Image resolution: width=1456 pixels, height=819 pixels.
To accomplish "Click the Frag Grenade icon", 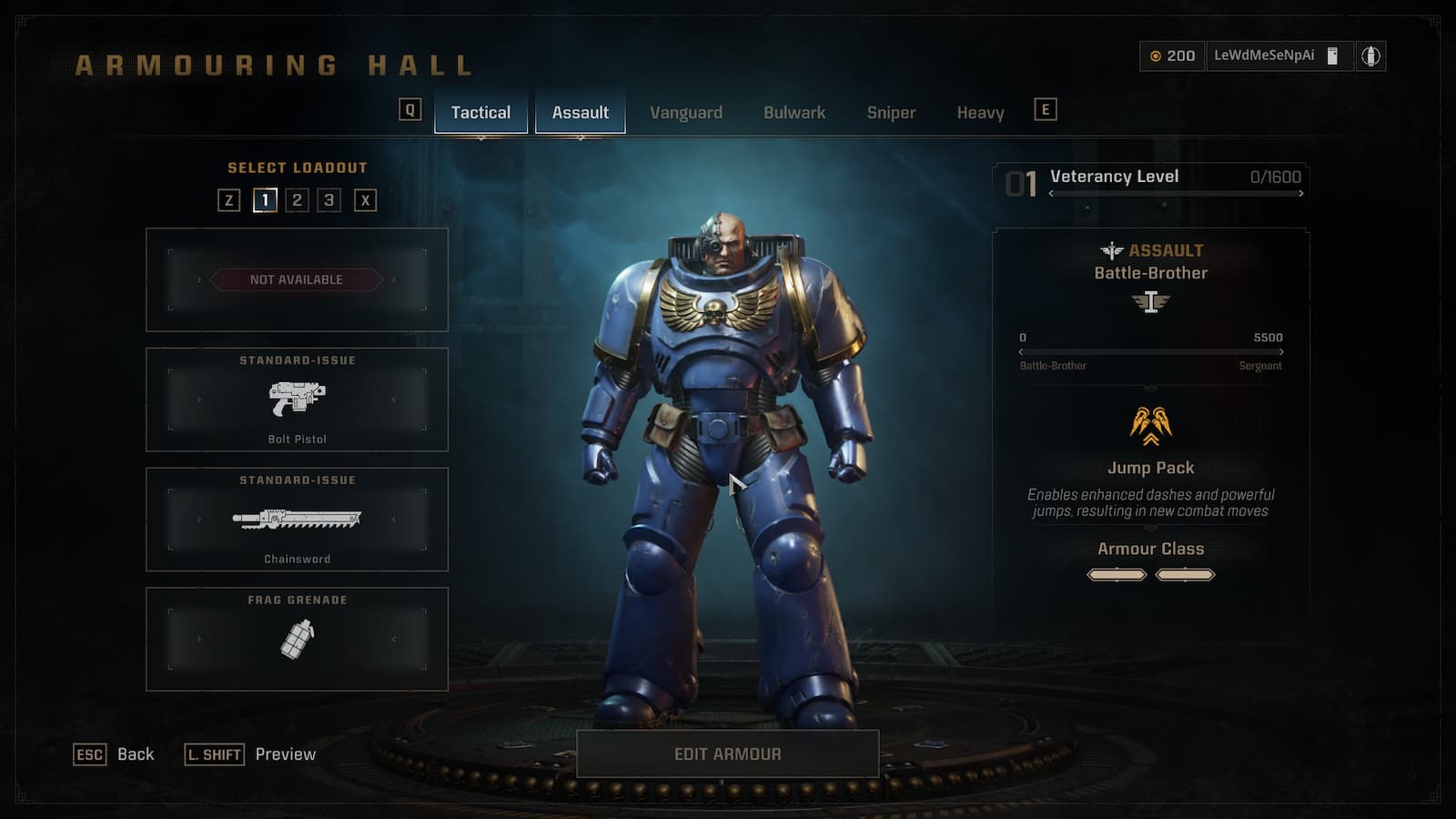I will (298, 639).
